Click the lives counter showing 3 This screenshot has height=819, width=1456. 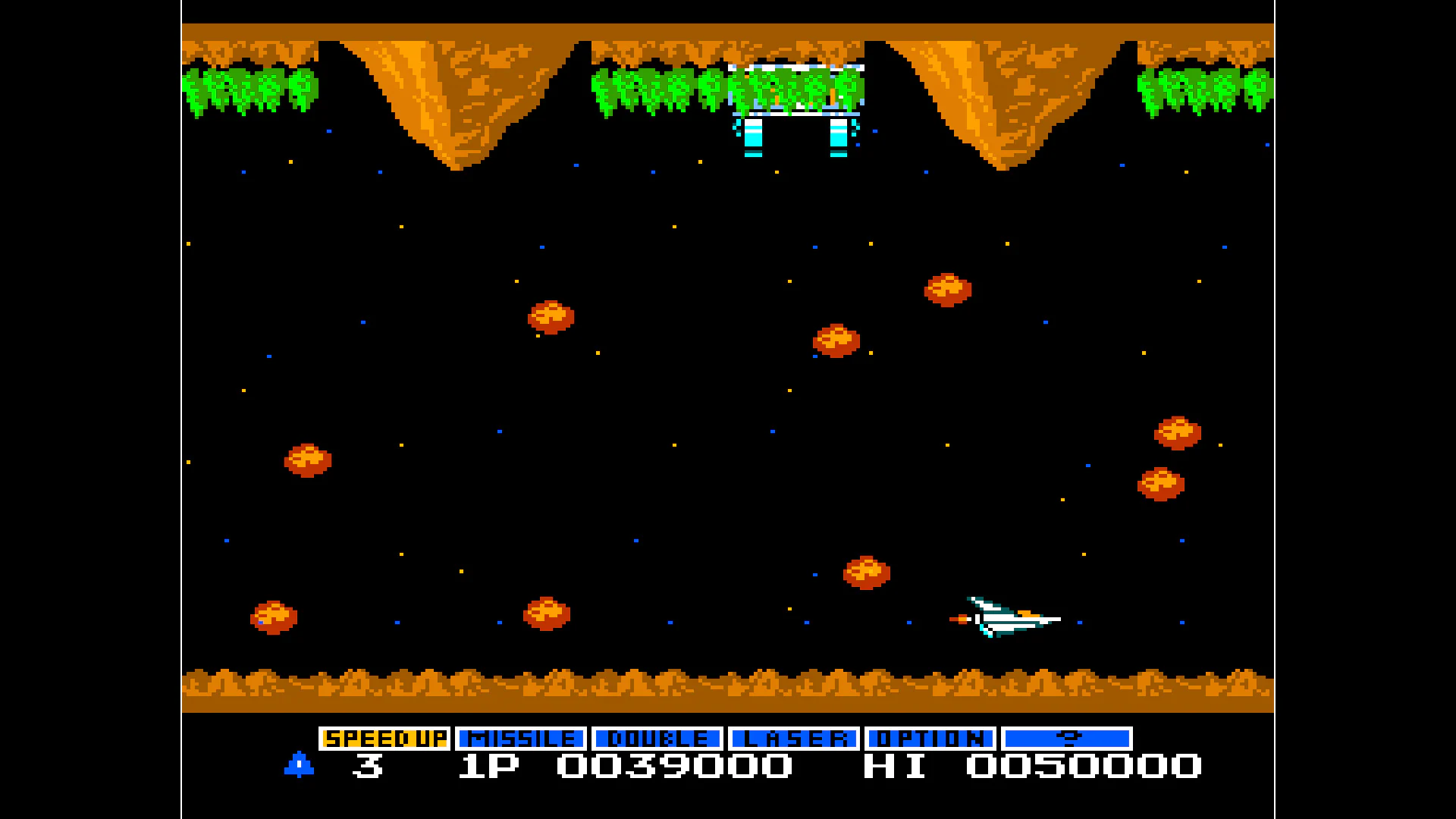[366, 767]
